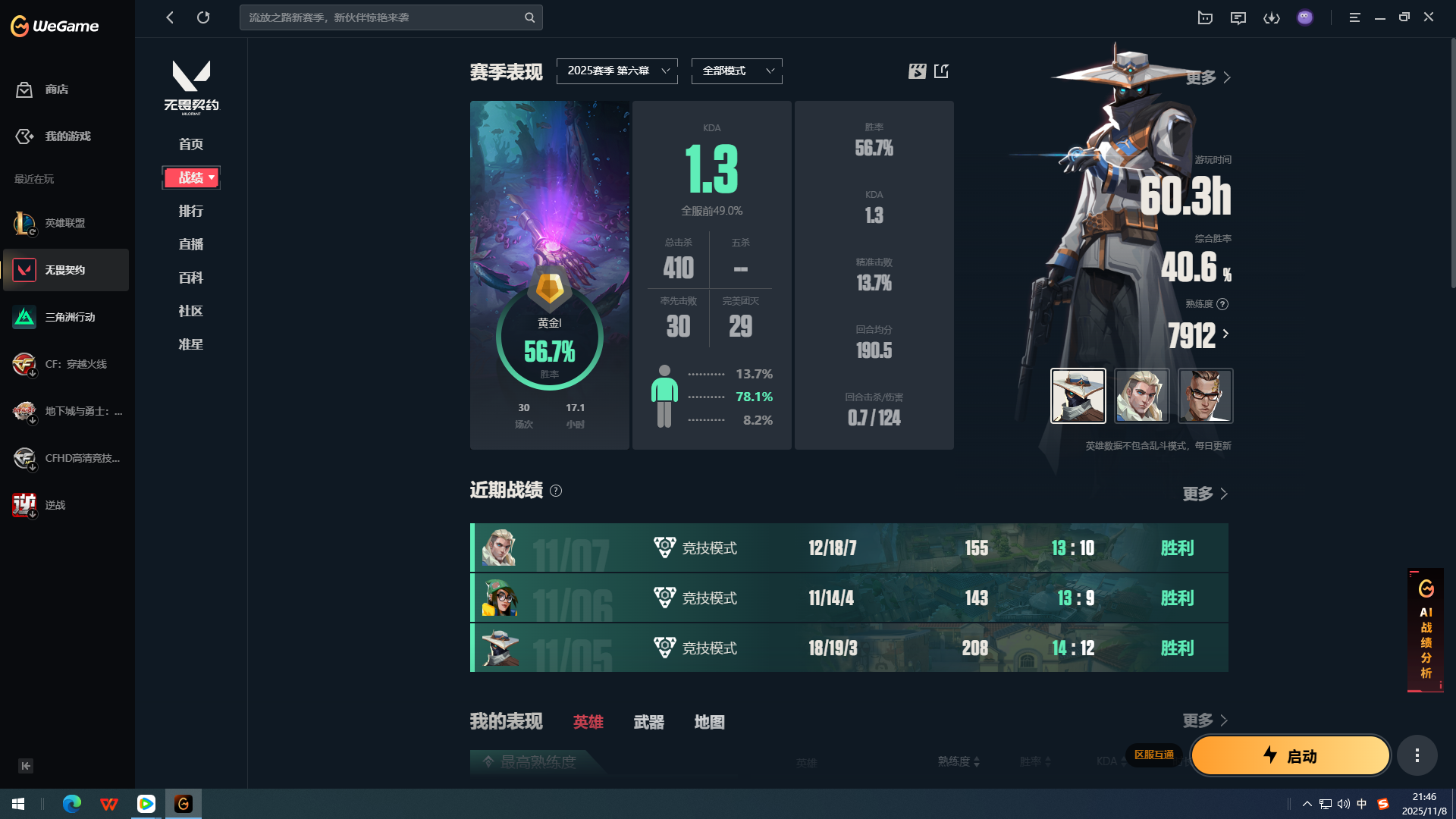Switch to the 武器 tab under 我的表现
1456x819 pixels.
(x=648, y=722)
